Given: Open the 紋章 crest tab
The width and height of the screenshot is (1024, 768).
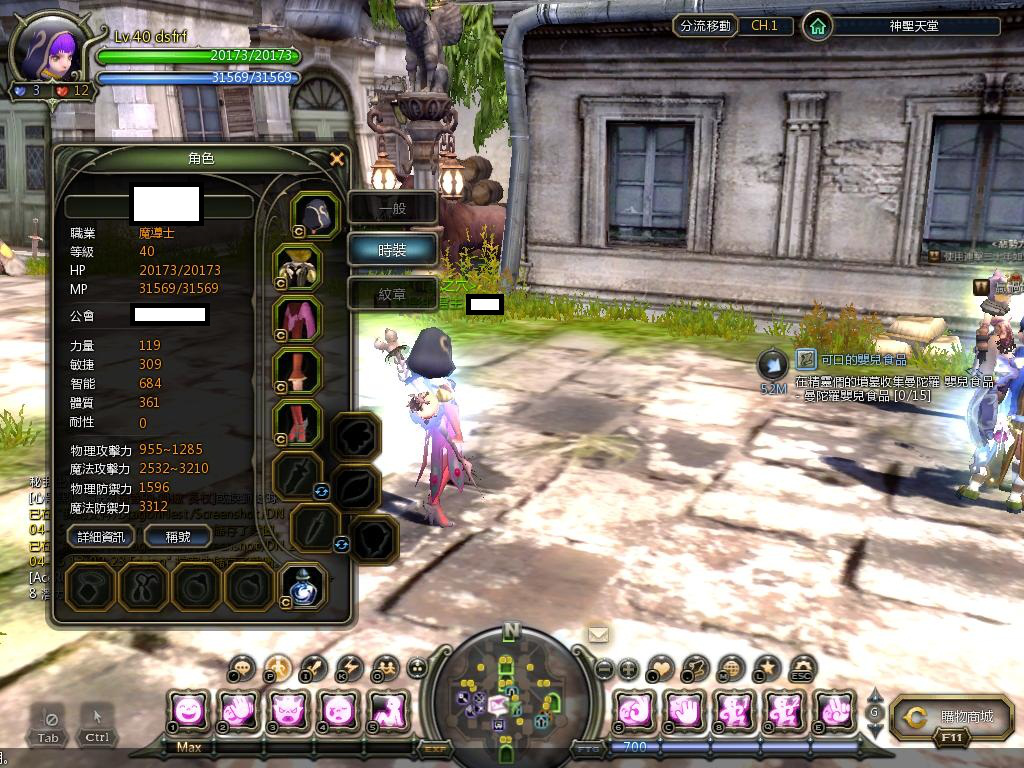Looking at the screenshot, I should pos(392,294).
